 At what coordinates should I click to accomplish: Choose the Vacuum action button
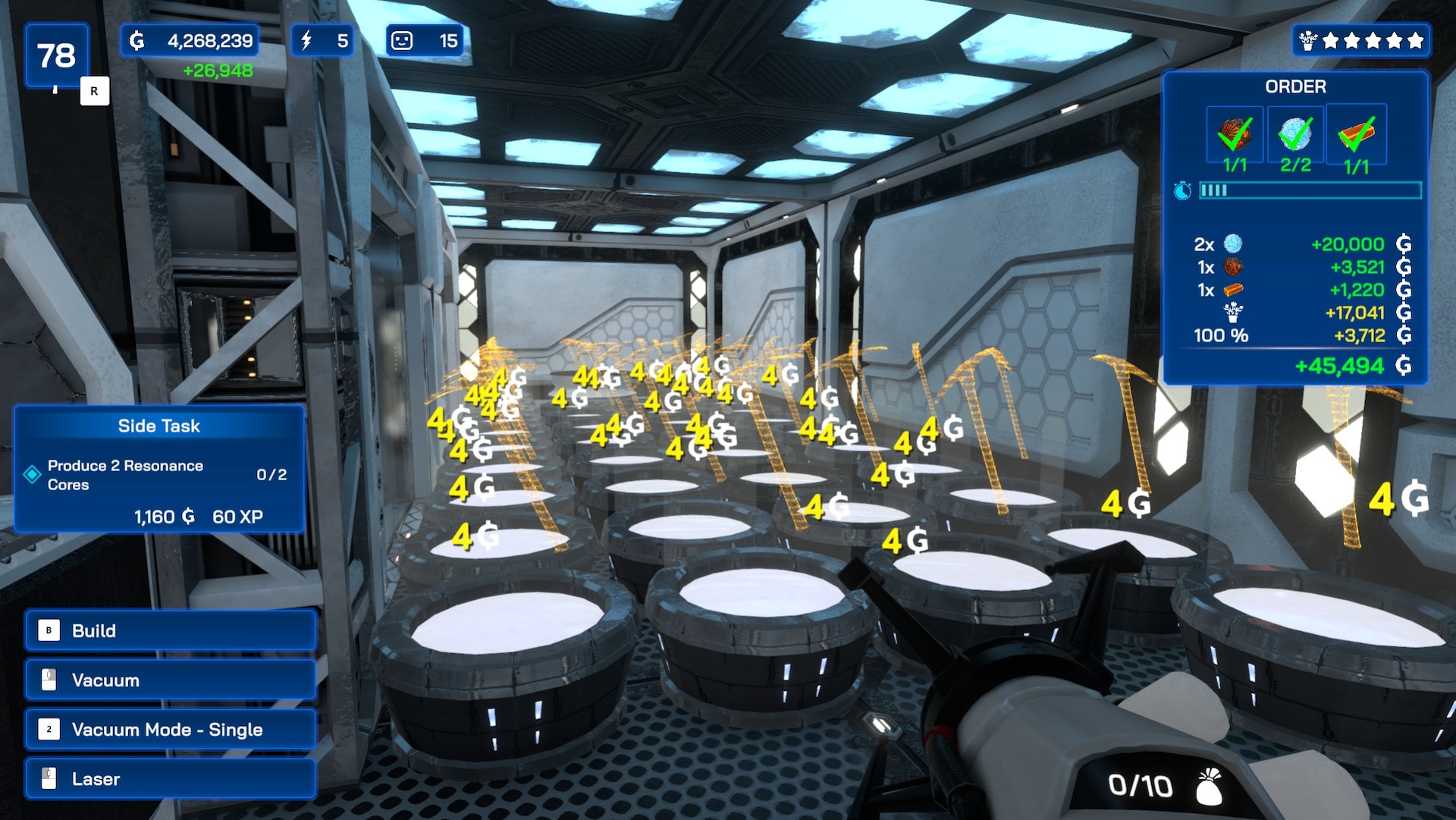(170, 680)
